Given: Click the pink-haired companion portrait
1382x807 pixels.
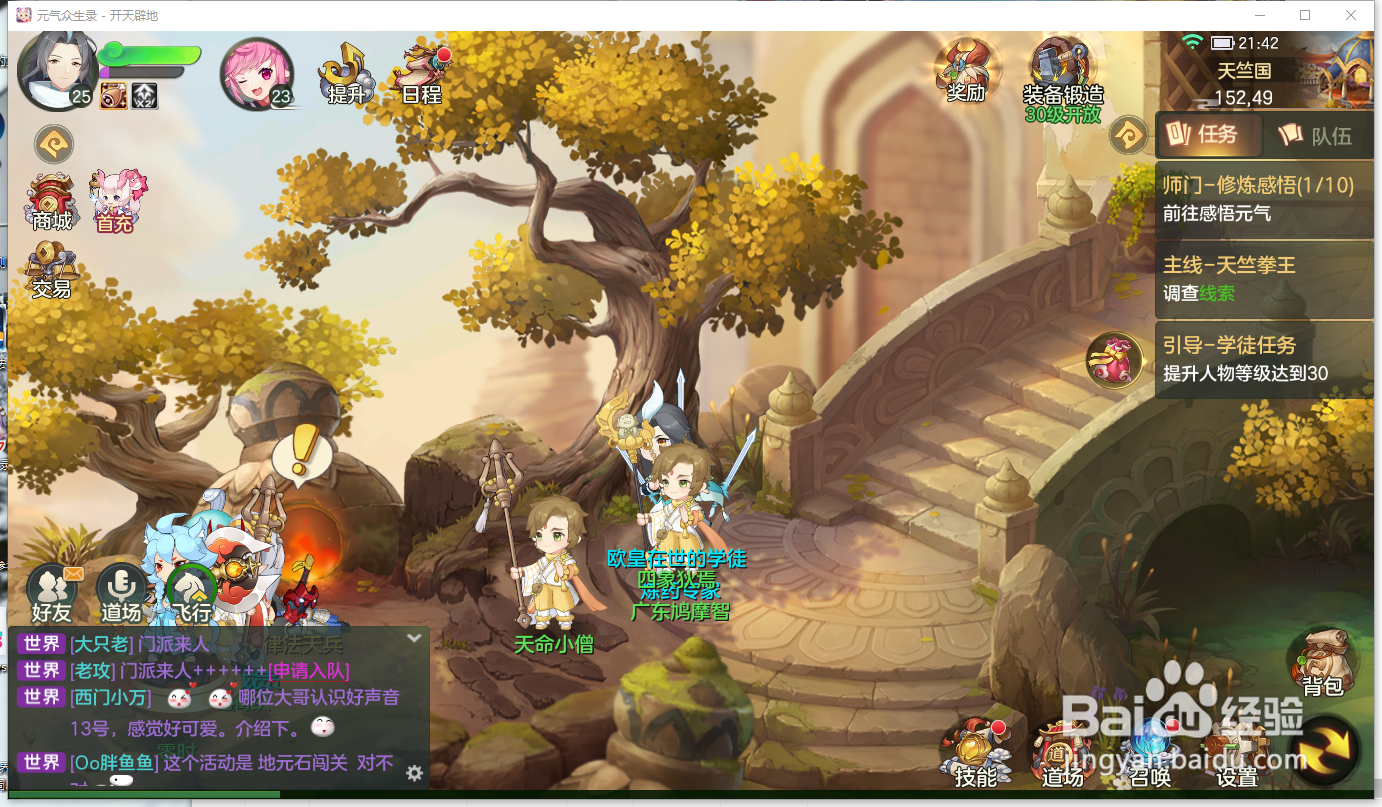Looking at the screenshot, I should coord(255,73).
